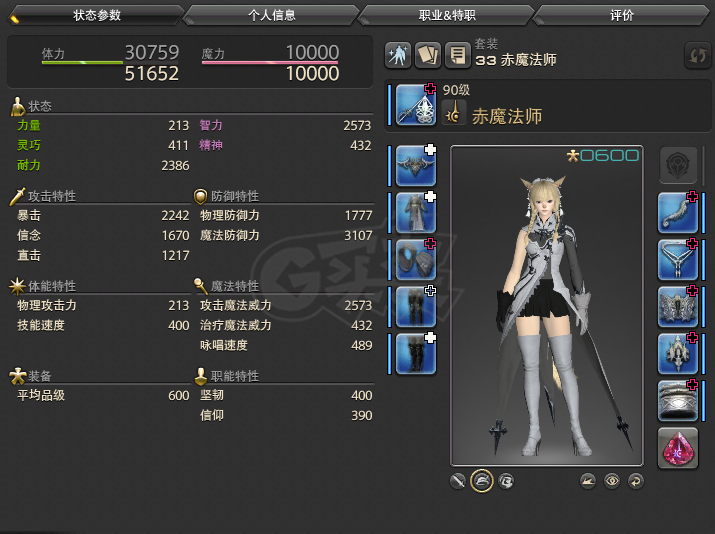715x534 pixels.
Task: Select the leg armor slot
Action: [x=416, y=307]
